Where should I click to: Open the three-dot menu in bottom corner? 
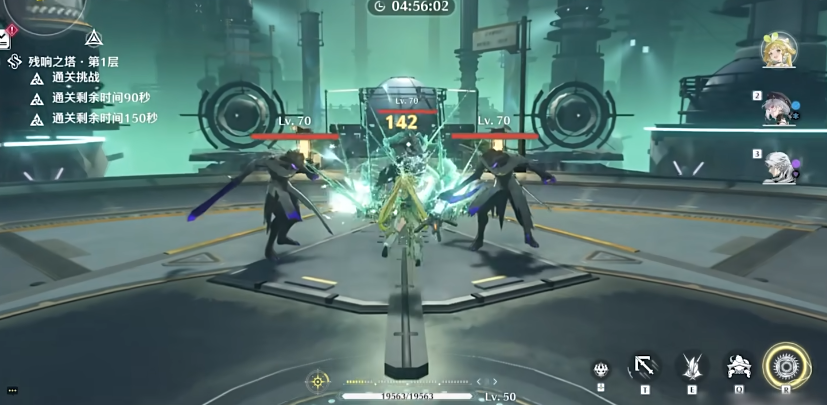tap(11, 389)
